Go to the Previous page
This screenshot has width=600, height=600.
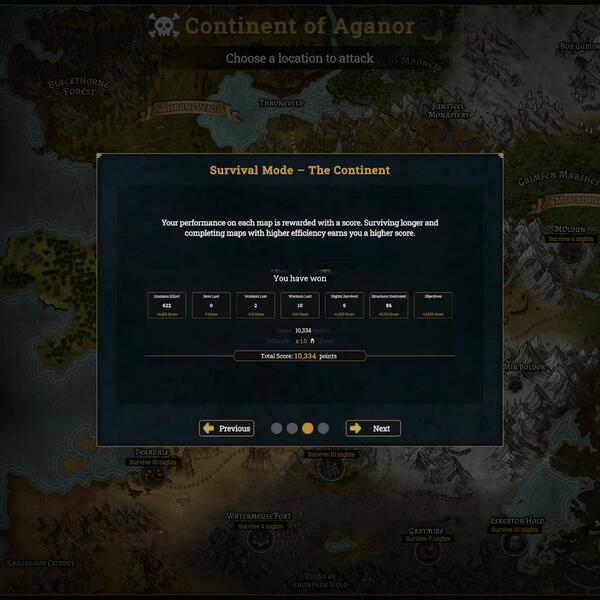[x=226, y=428]
